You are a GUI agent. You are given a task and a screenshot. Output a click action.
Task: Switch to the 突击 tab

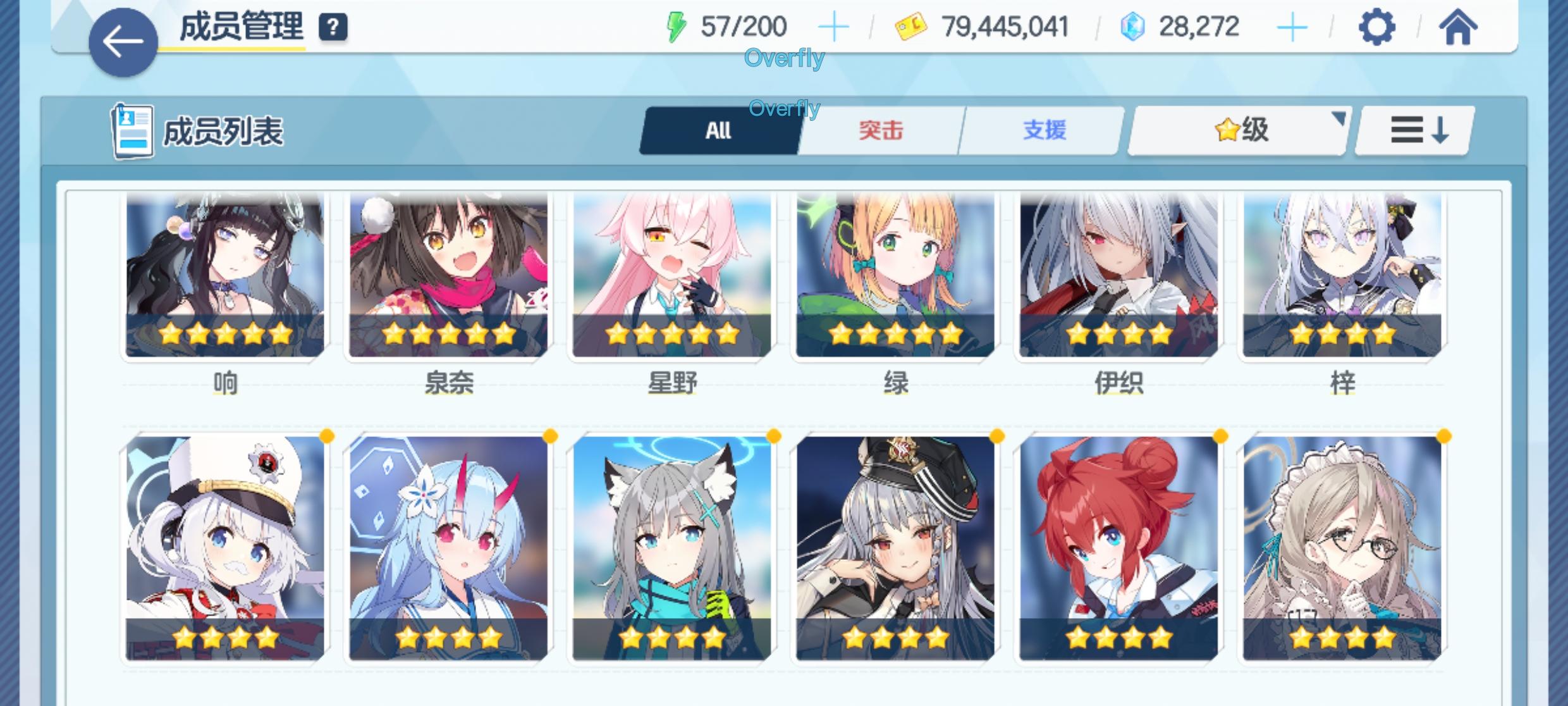(881, 130)
